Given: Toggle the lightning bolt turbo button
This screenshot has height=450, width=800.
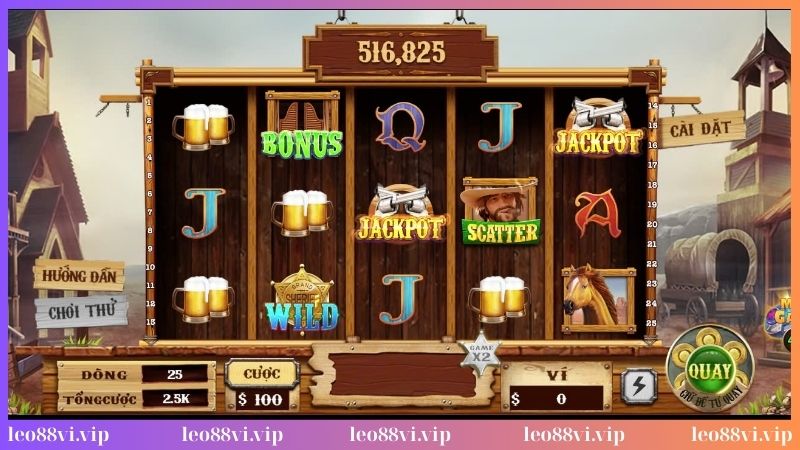Looking at the screenshot, I should tap(637, 385).
